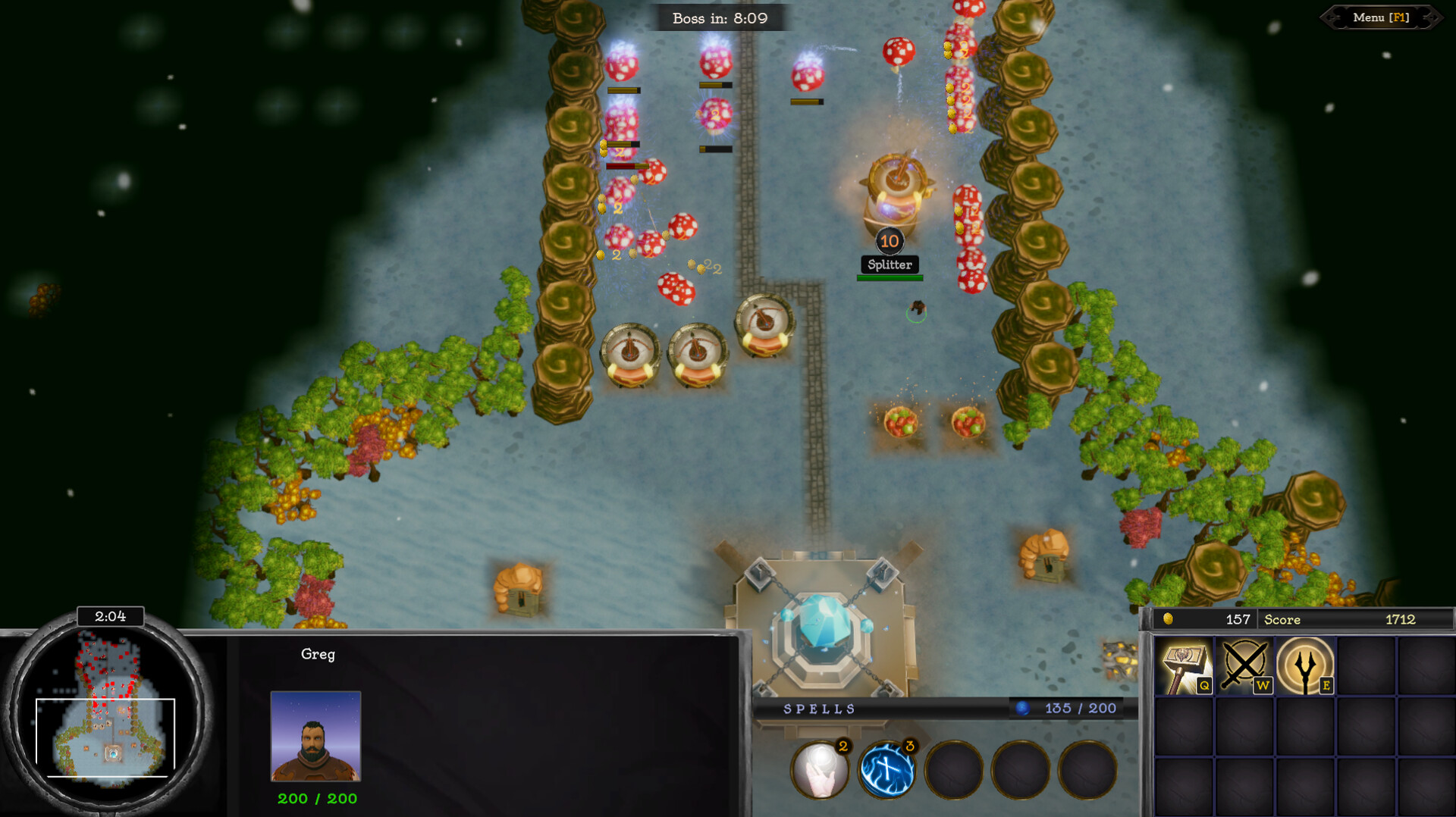Select the hammer ability in slot Q
Image resolution: width=1456 pixels, height=817 pixels.
point(1185,667)
